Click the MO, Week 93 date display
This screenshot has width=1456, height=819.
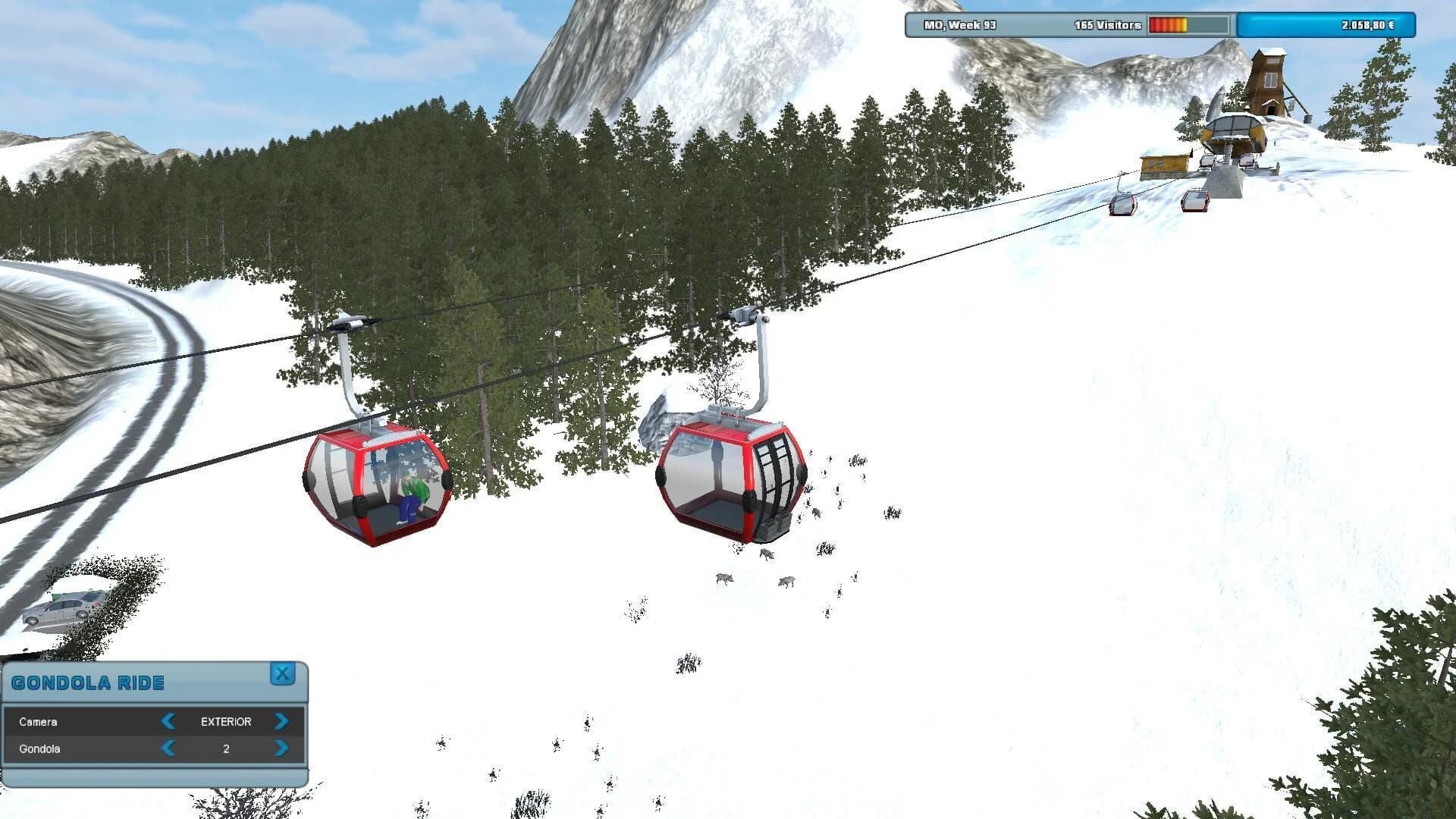coord(959,25)
